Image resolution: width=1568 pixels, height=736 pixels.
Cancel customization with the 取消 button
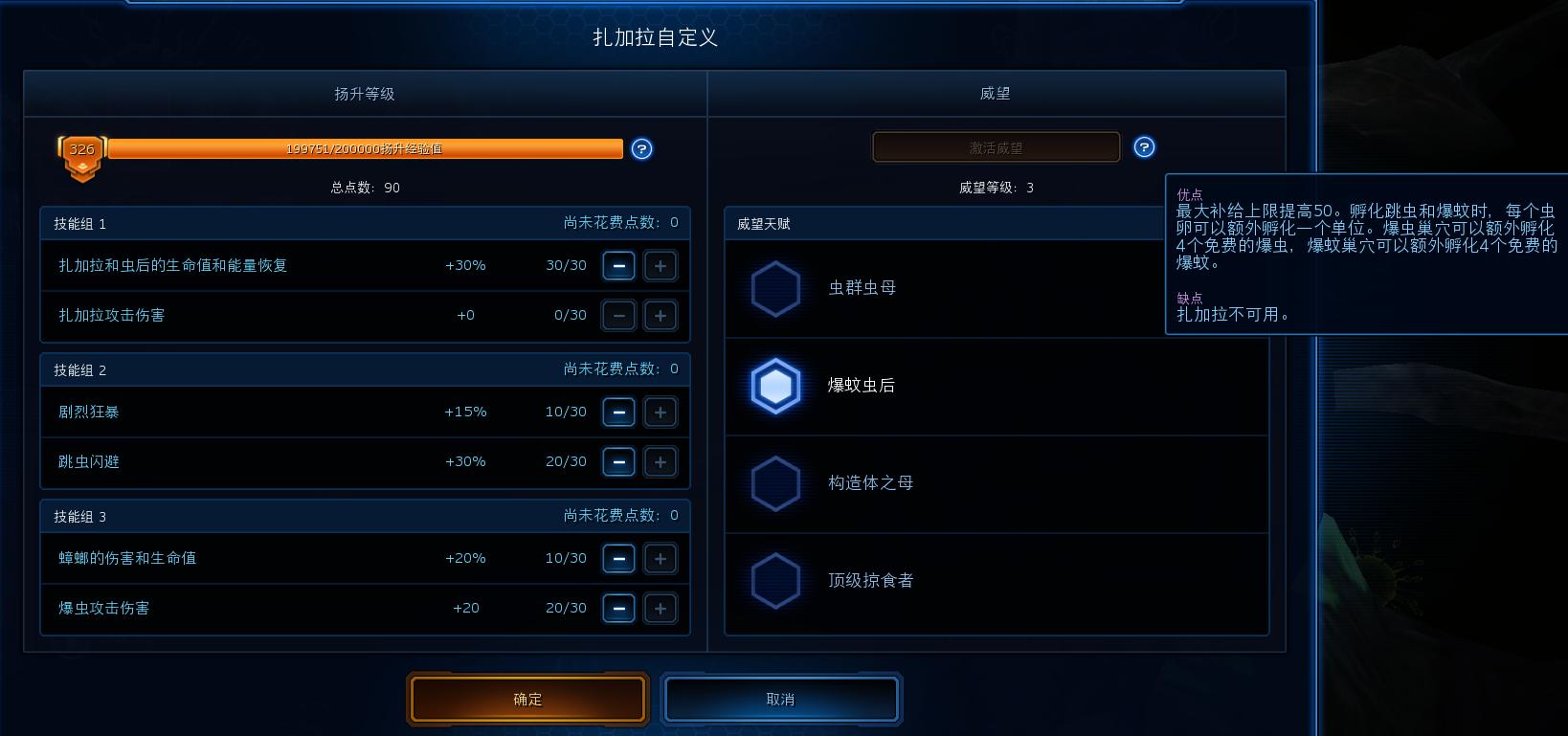[x=780, y=699]
